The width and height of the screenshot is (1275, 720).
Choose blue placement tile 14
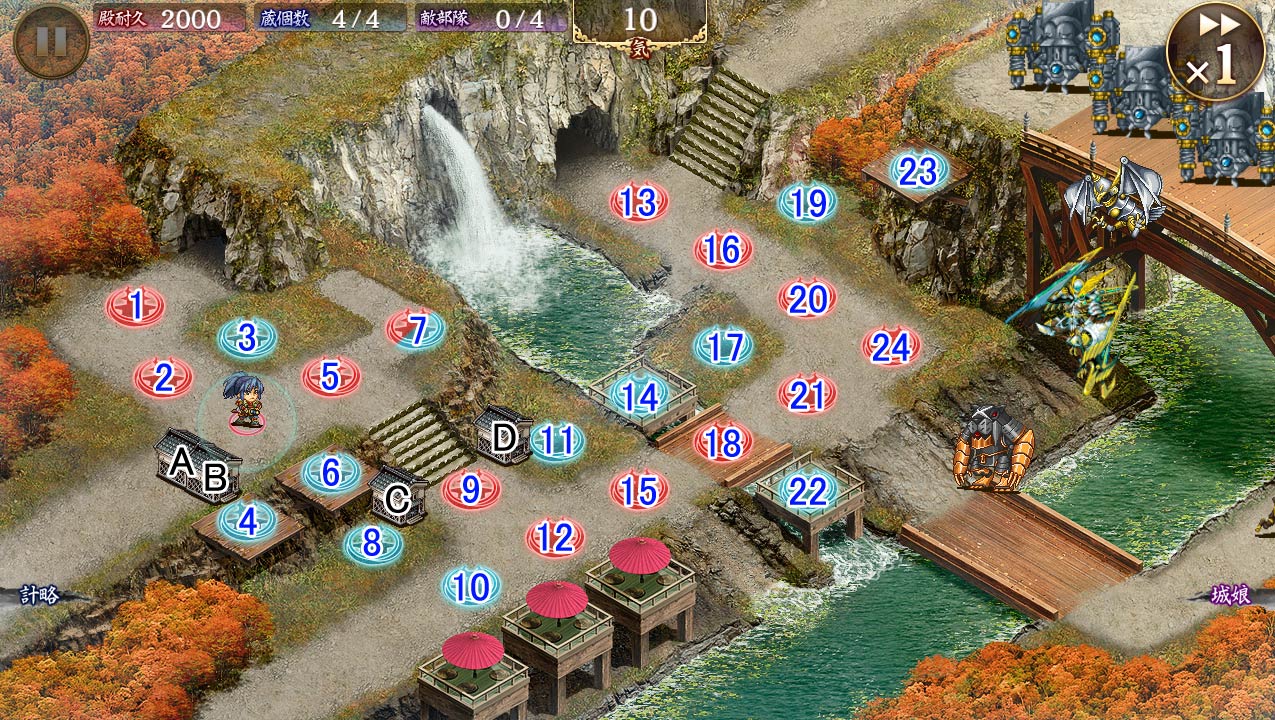tap(639, 396)
